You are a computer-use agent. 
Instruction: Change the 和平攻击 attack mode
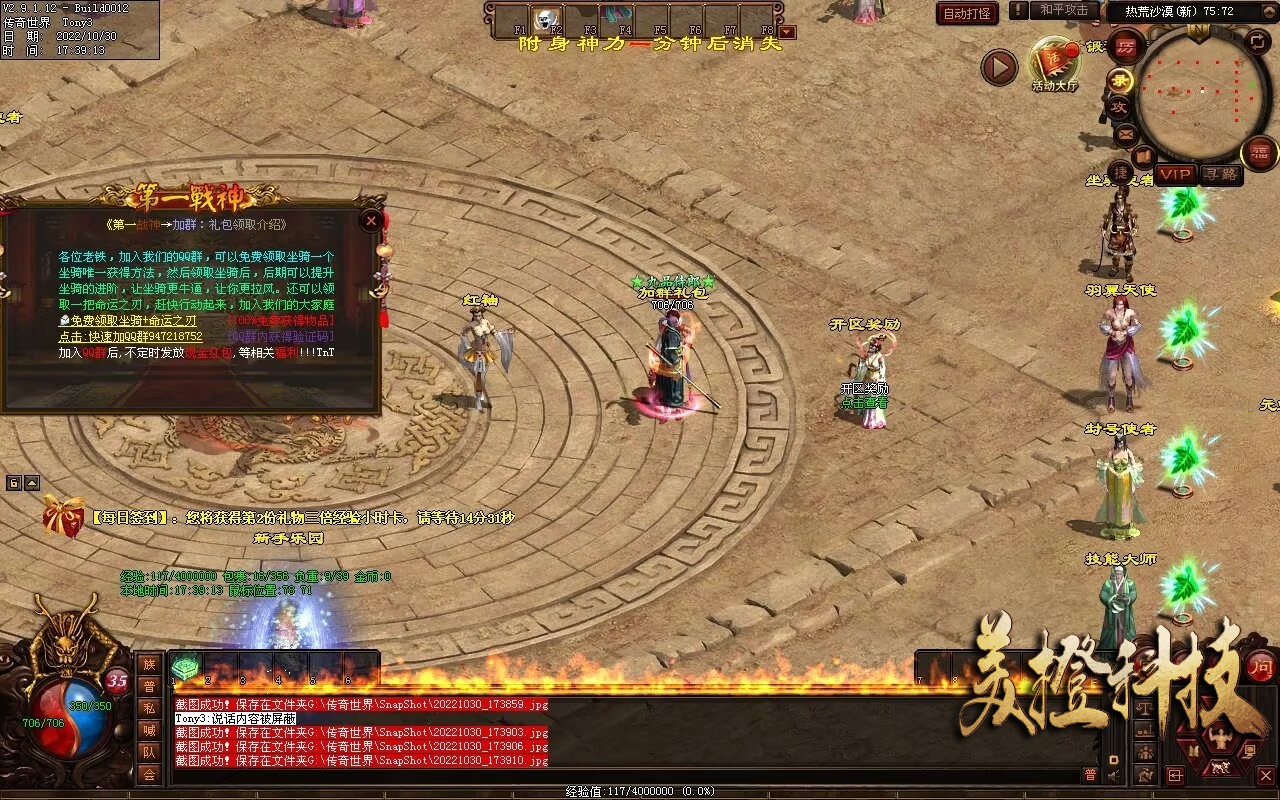tap(1063, 11)
